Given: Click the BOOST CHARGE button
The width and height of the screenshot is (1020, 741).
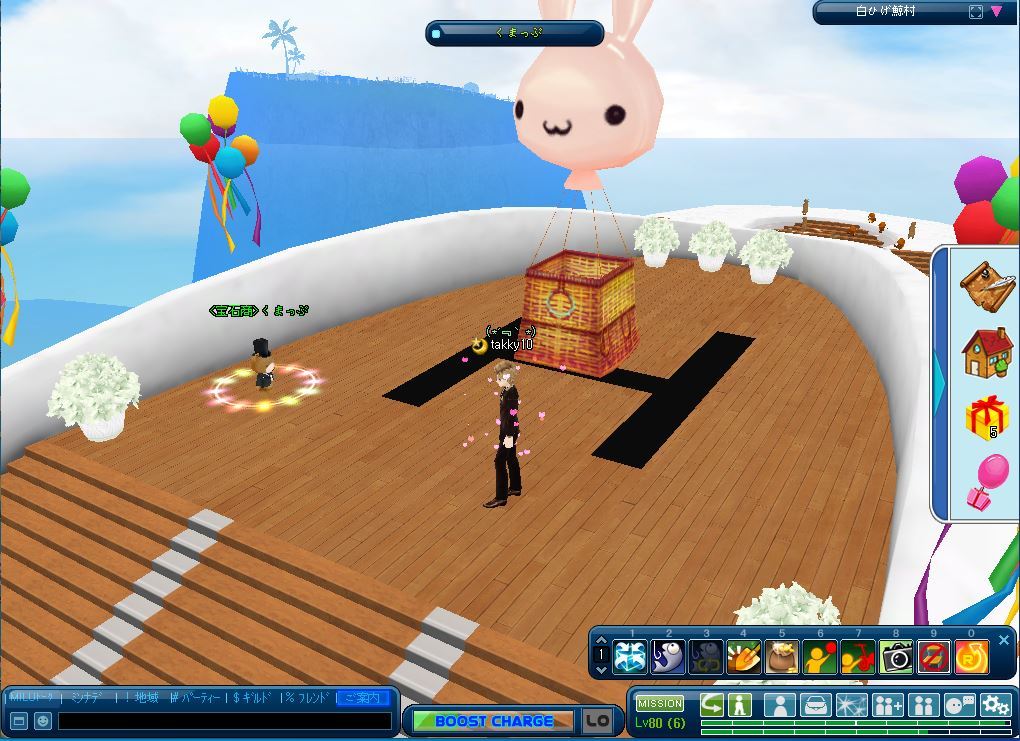Looking at the screenshot, I should click(x=494, y=720).
